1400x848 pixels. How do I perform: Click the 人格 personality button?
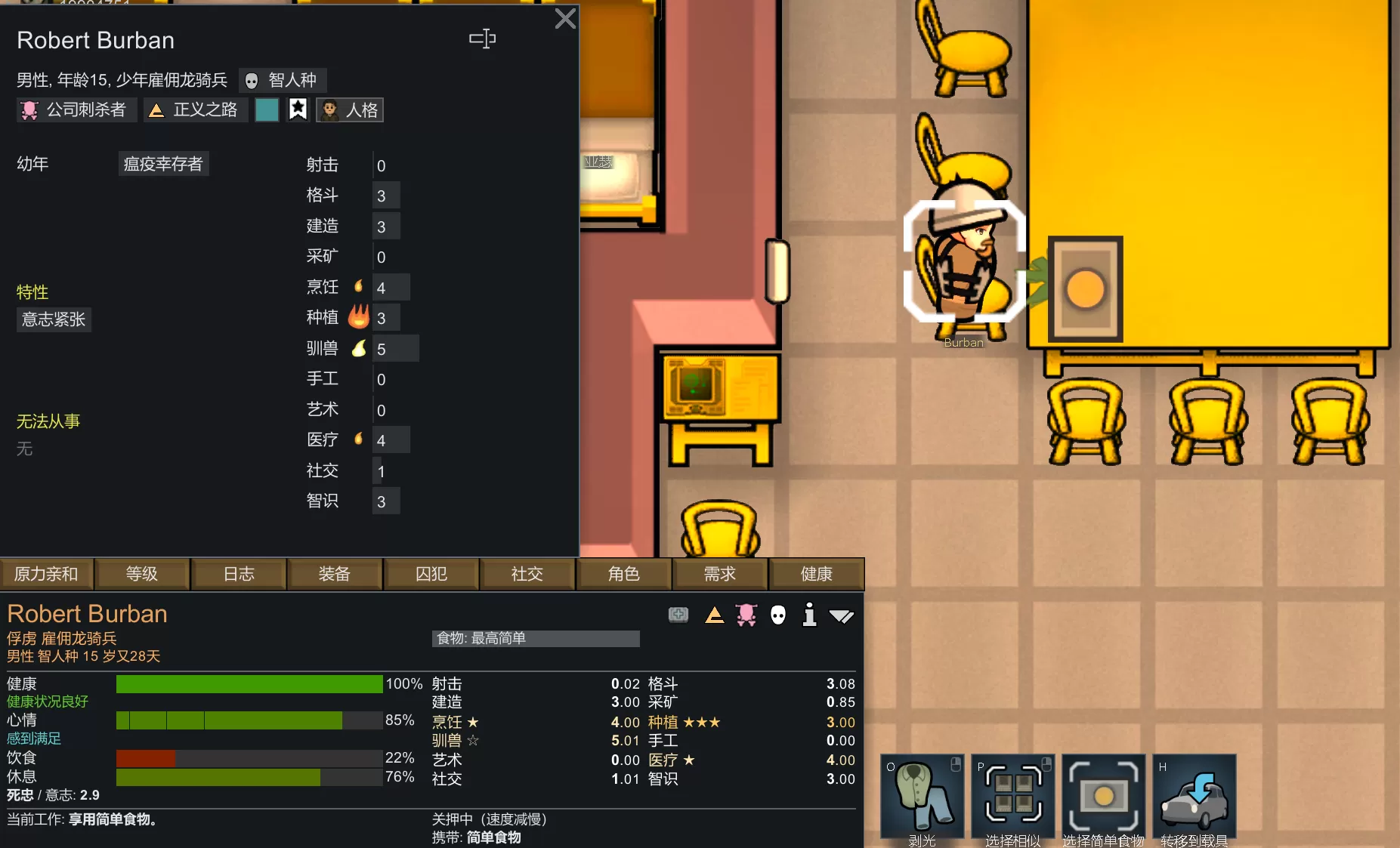click(x=350, y=110)
